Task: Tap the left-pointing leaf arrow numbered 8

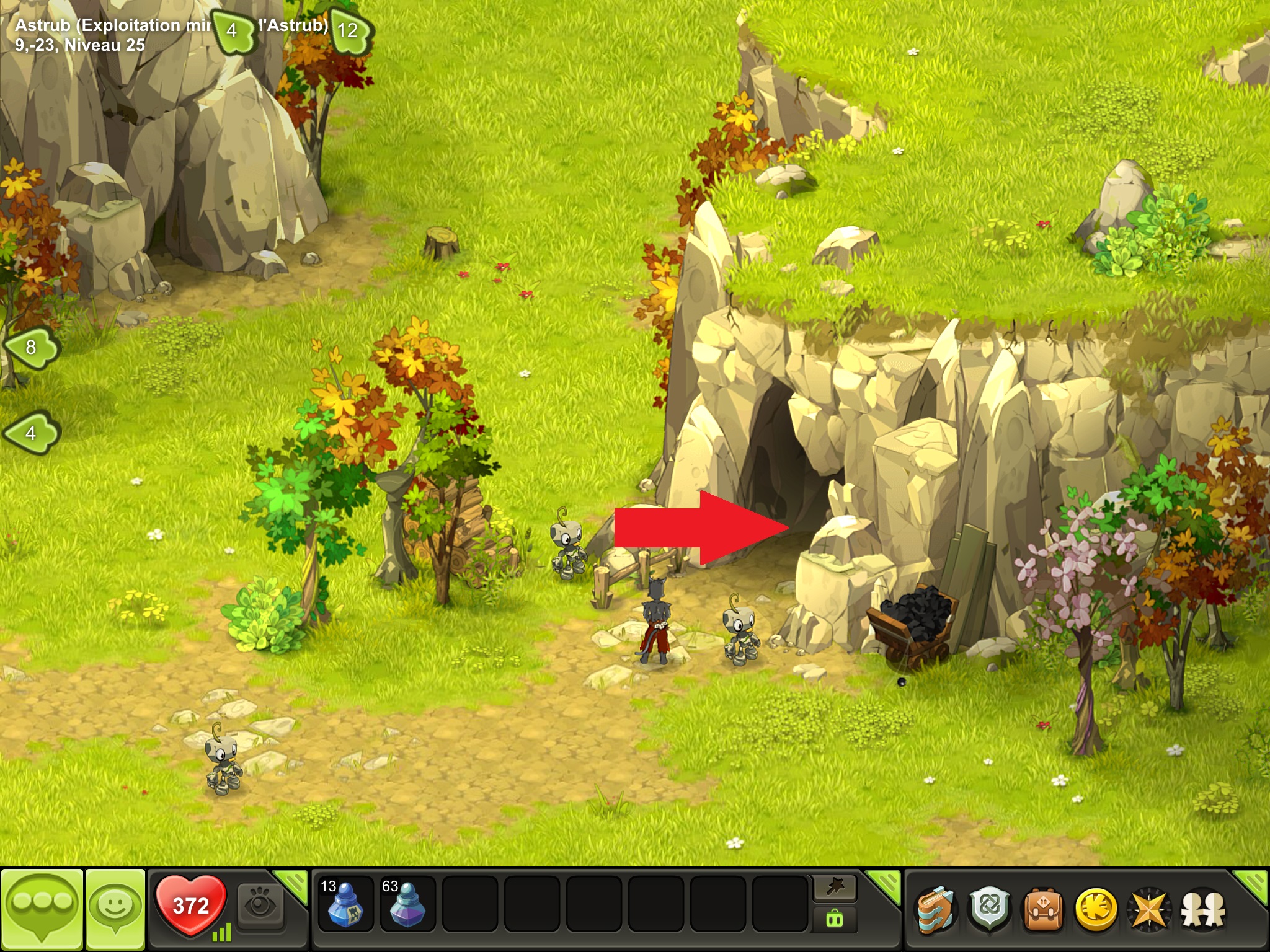Action: coord(31,347)
